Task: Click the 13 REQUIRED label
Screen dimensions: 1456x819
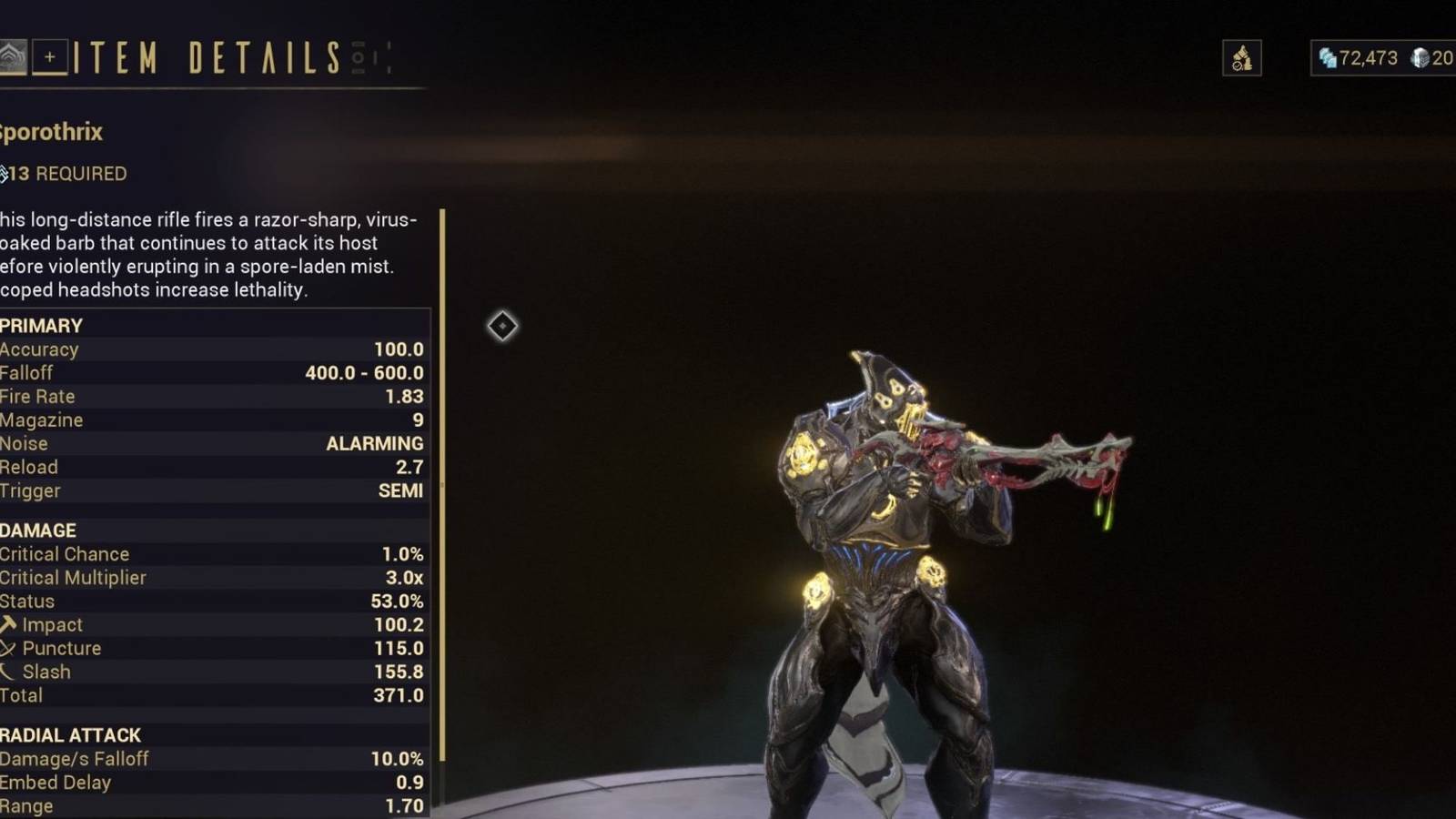Action: 64,174
